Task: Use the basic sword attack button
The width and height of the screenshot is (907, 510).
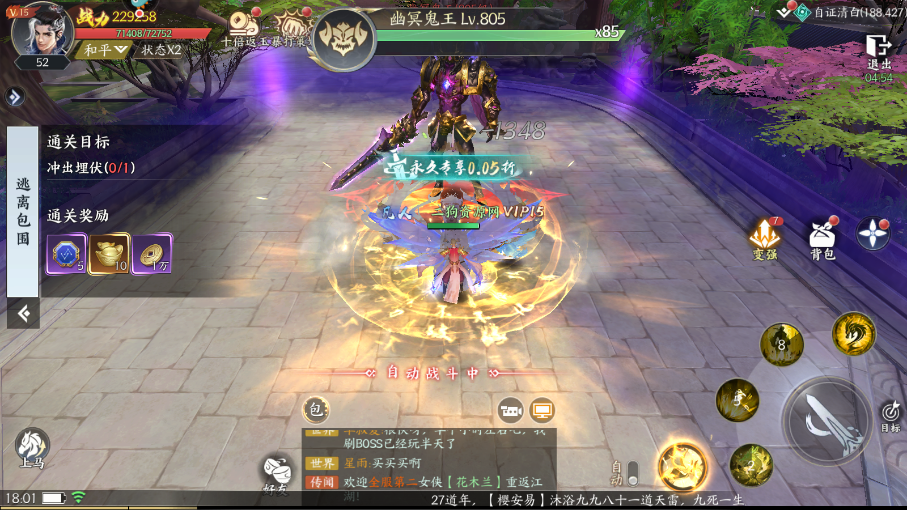Action: pyautogui.click(x=827, y=419)
